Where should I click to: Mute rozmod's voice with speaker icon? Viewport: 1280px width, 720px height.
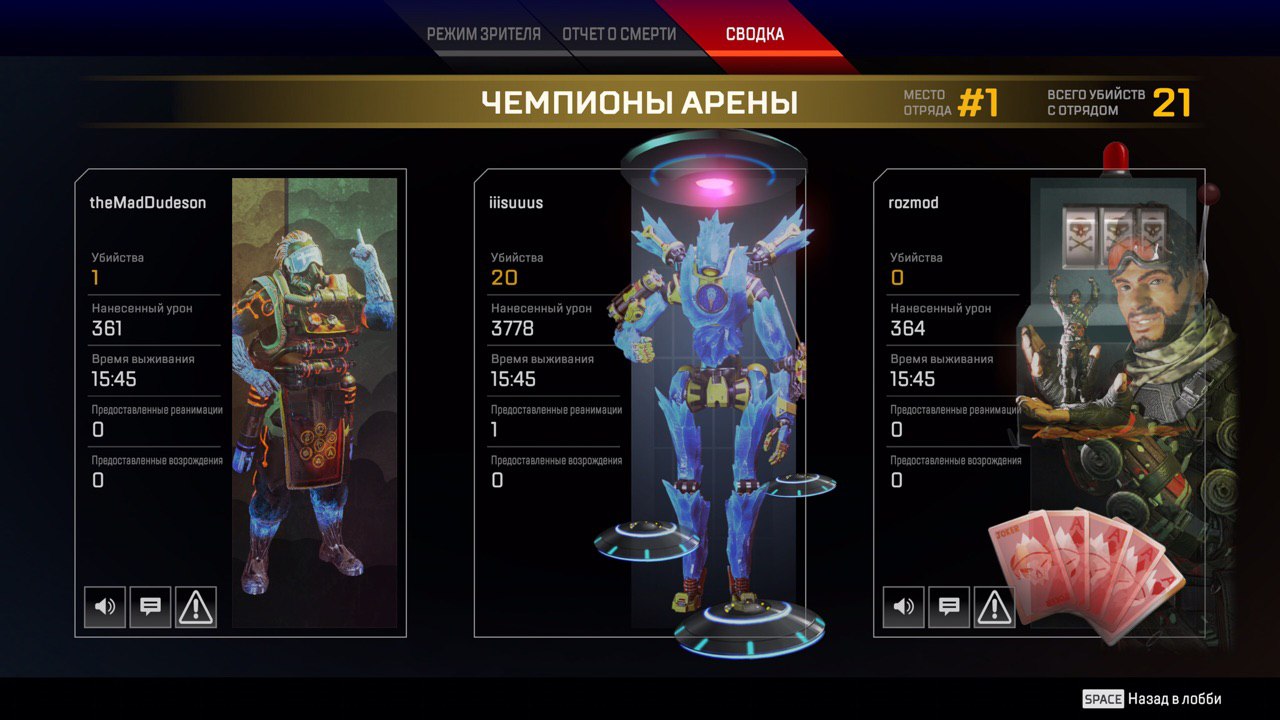tap(904, 606)
